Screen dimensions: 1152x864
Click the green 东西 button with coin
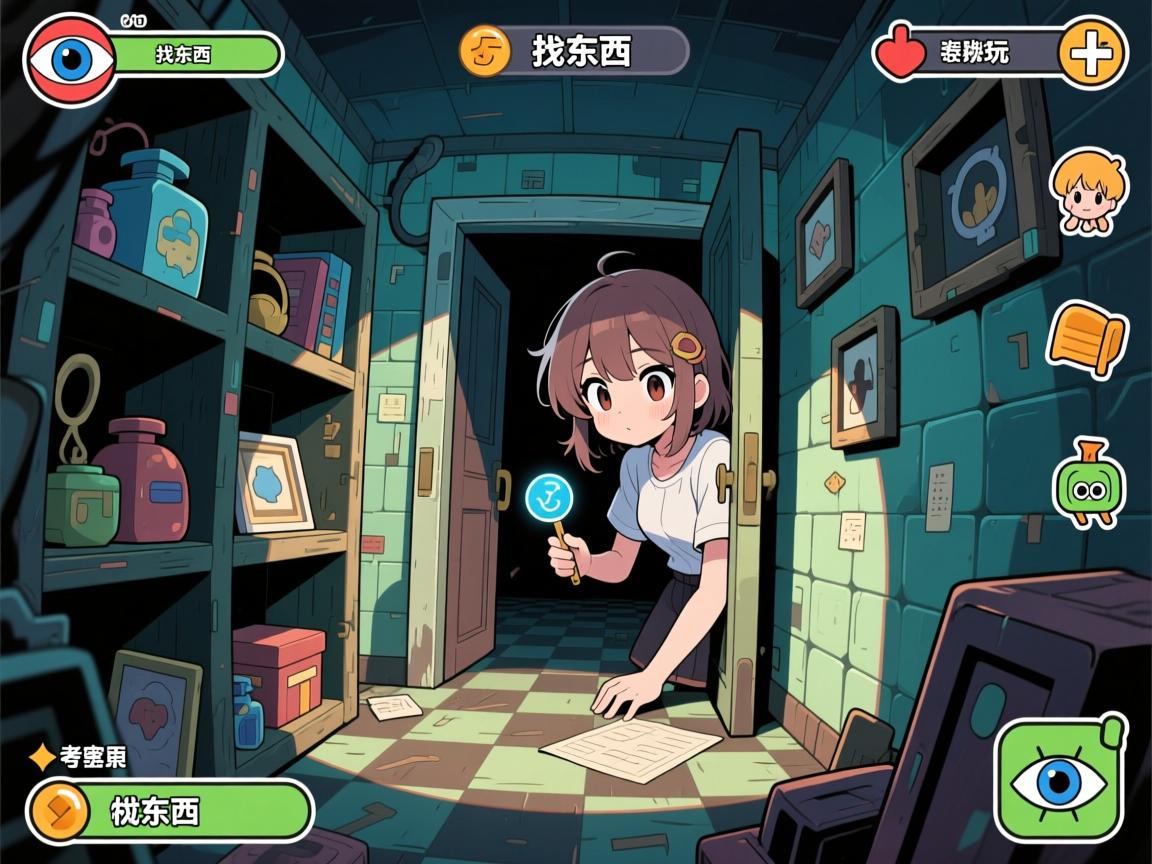[x=170, y=810]
